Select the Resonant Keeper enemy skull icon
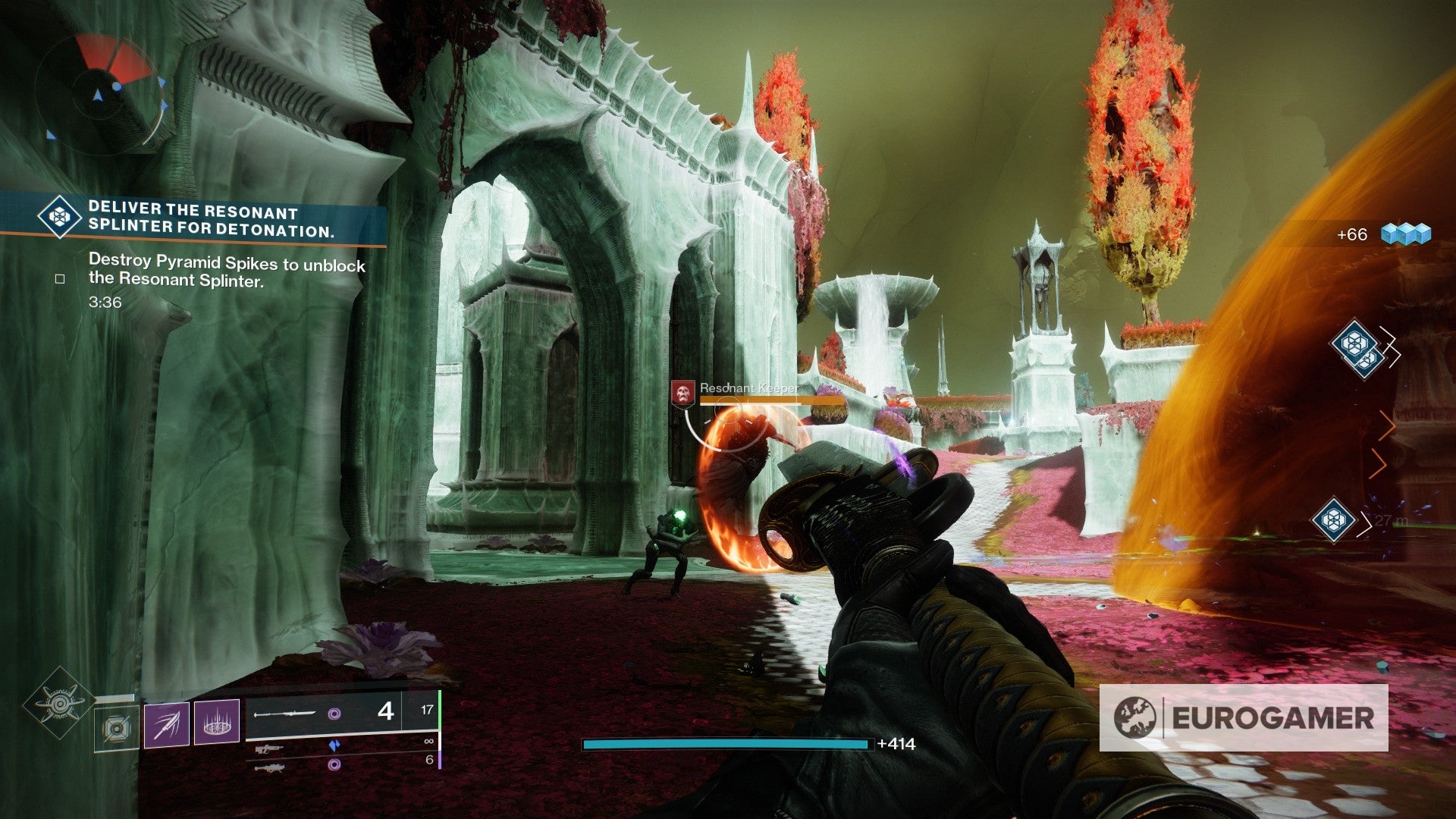Viewport: 1456px width, 819px height. tap(683, 393)
